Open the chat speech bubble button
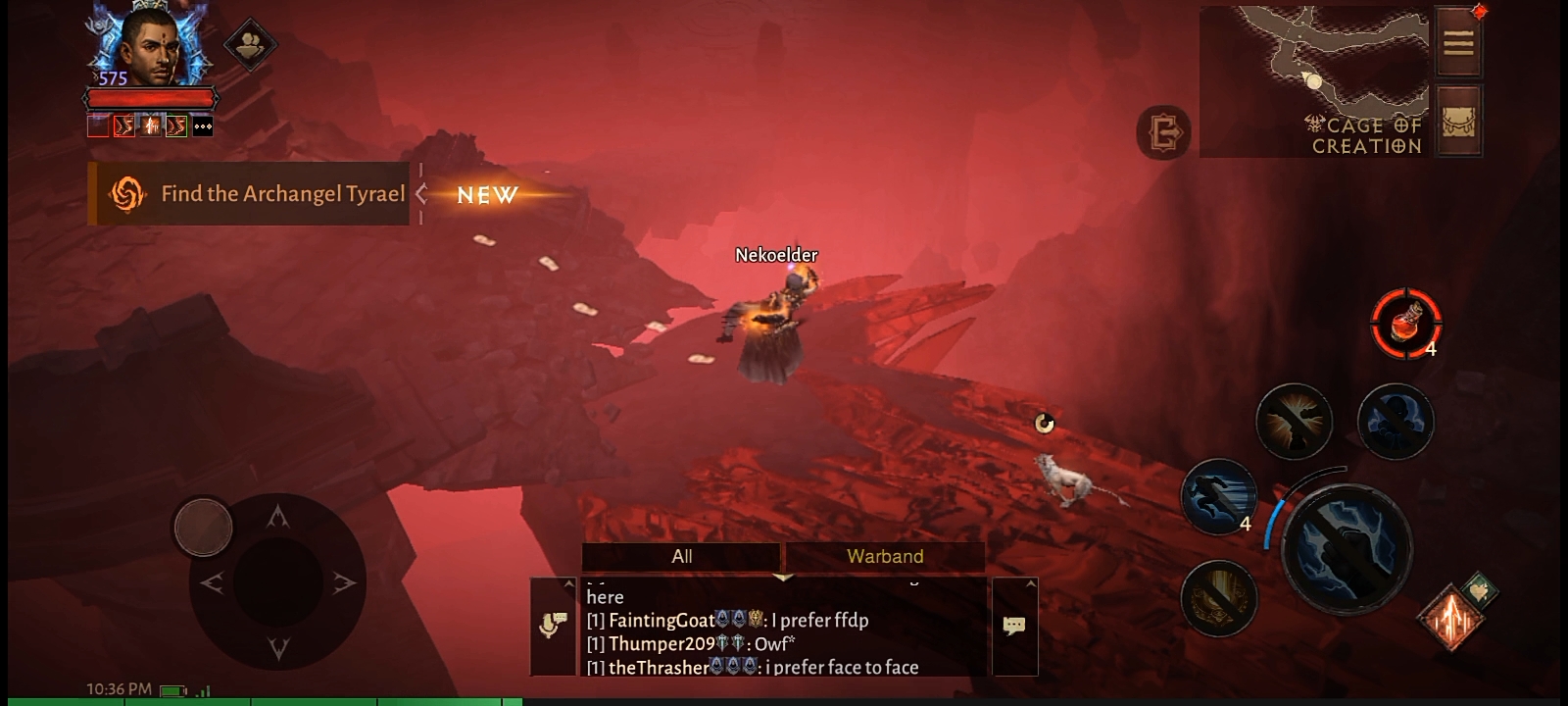The image size is (1568, 706). click(x=1014, y=626)
